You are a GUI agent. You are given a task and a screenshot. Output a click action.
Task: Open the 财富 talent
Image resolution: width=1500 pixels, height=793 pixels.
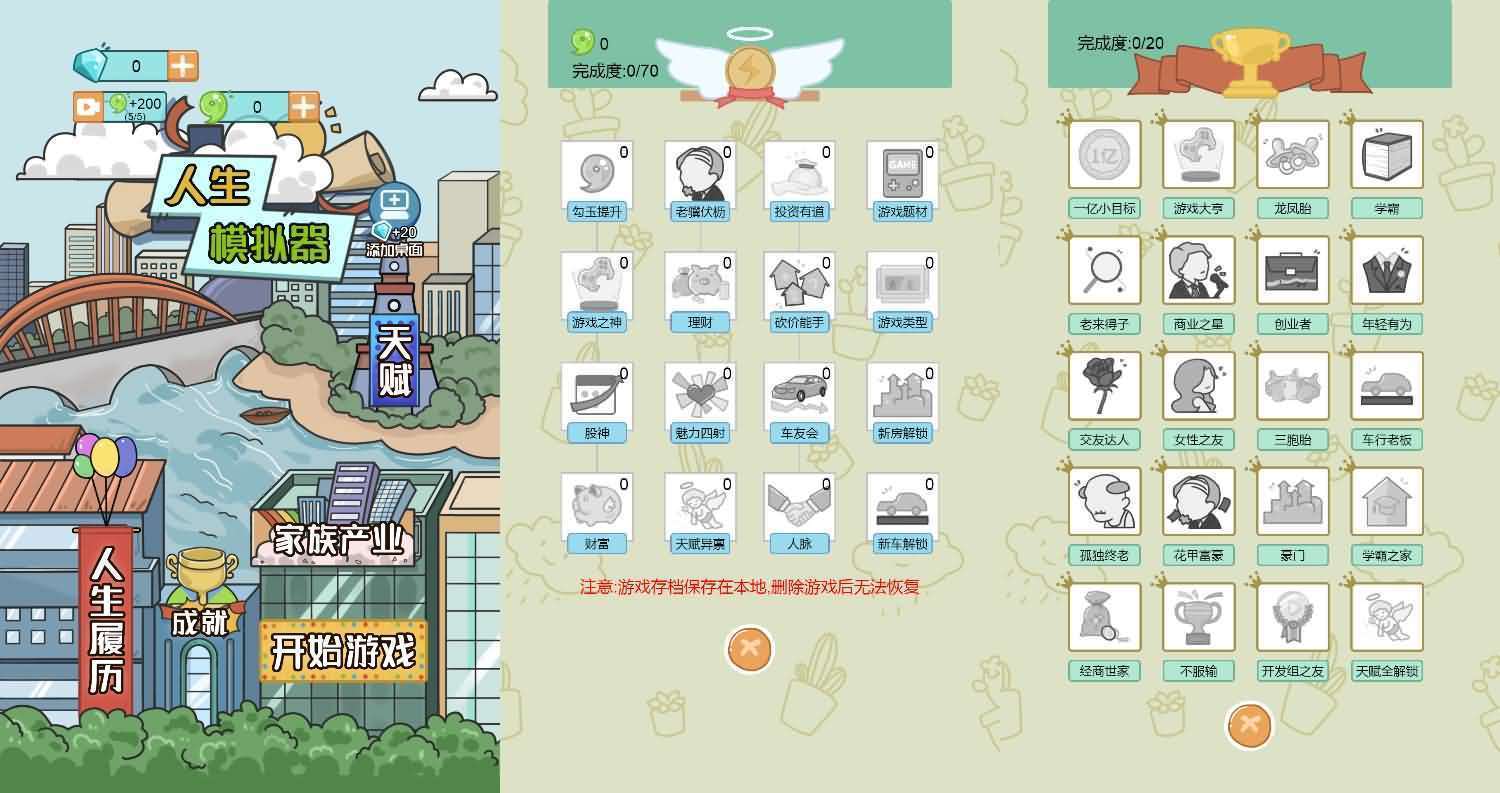[x=597, y=506]
